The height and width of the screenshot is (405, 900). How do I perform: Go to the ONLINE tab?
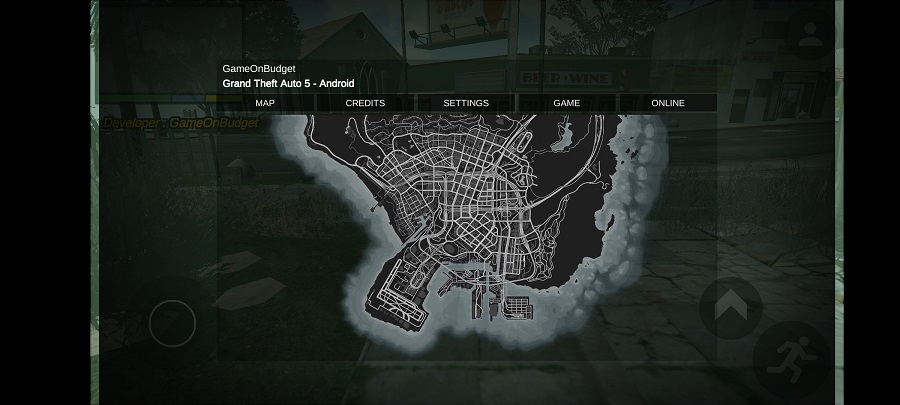[668, 103]
